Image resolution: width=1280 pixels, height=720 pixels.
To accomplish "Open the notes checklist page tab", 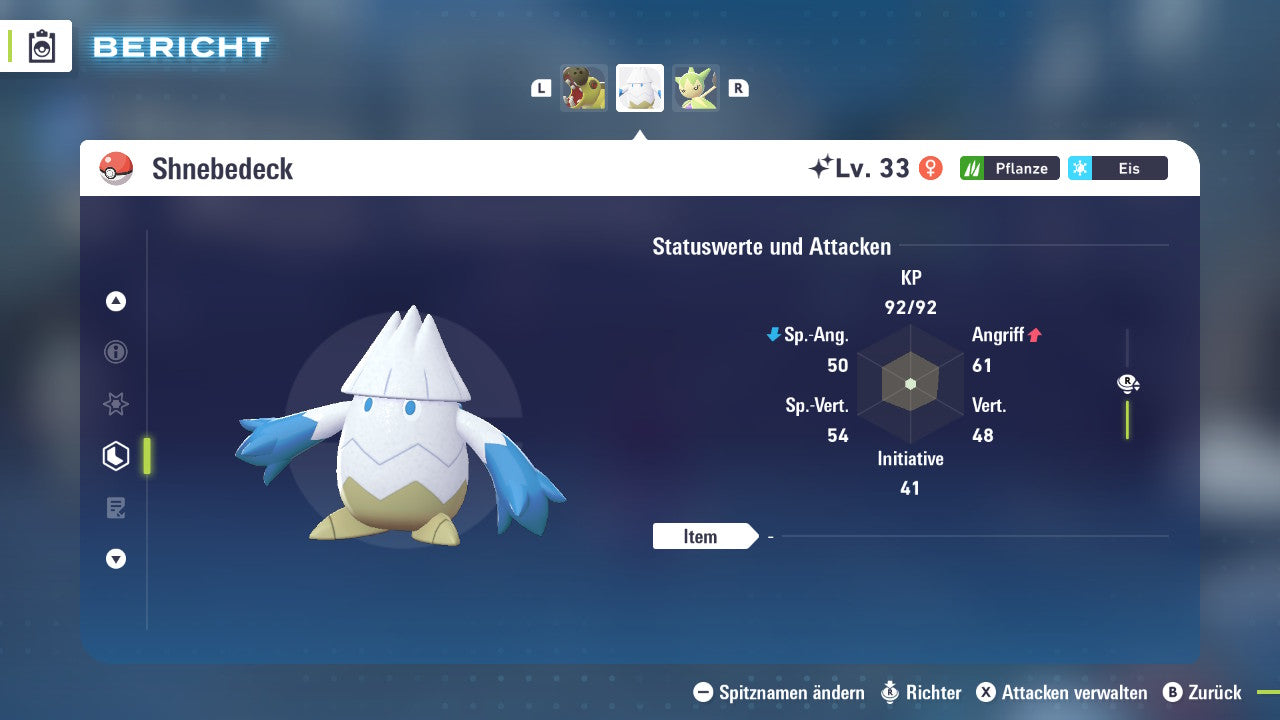I will tap(116, 508).
